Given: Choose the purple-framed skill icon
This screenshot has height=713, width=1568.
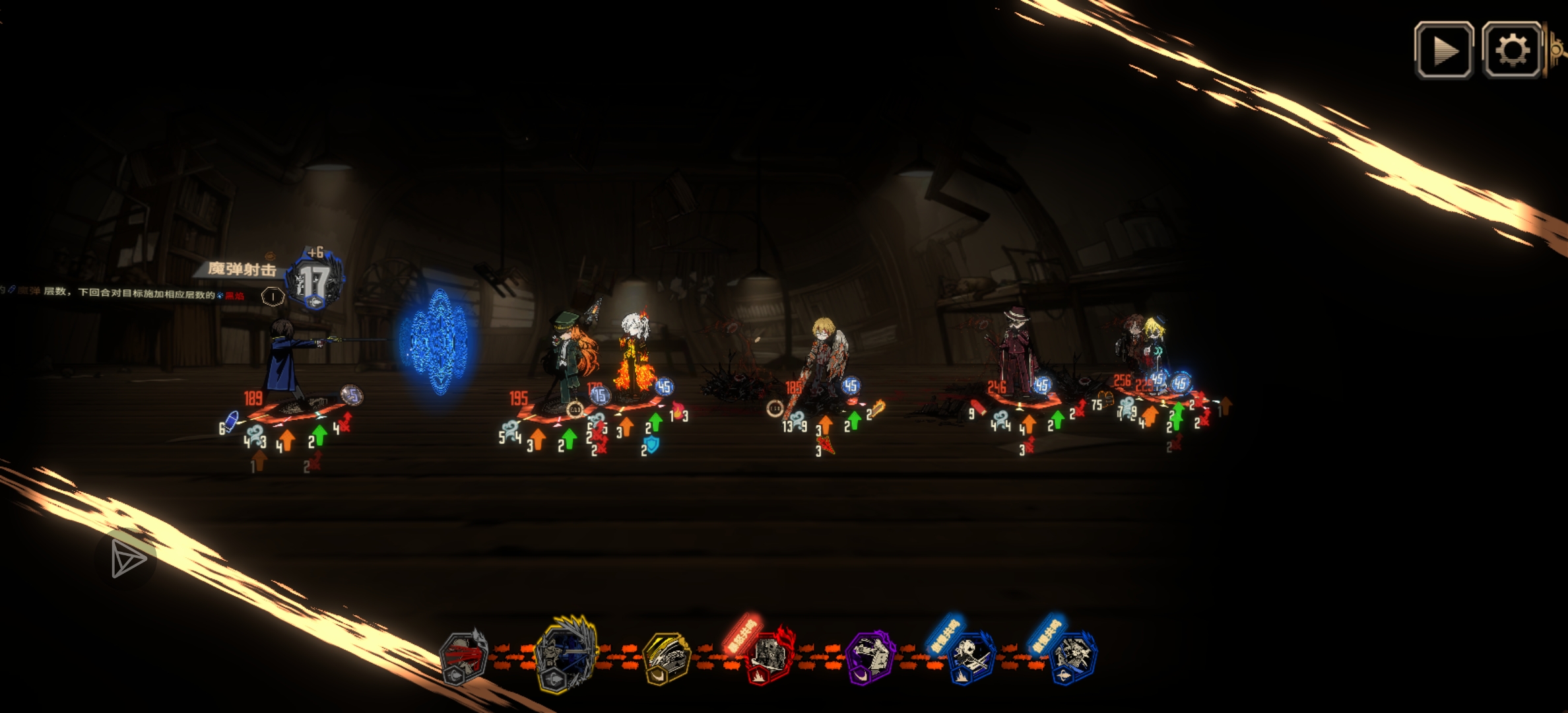Looking at the screenshot, I should point(870,656).
